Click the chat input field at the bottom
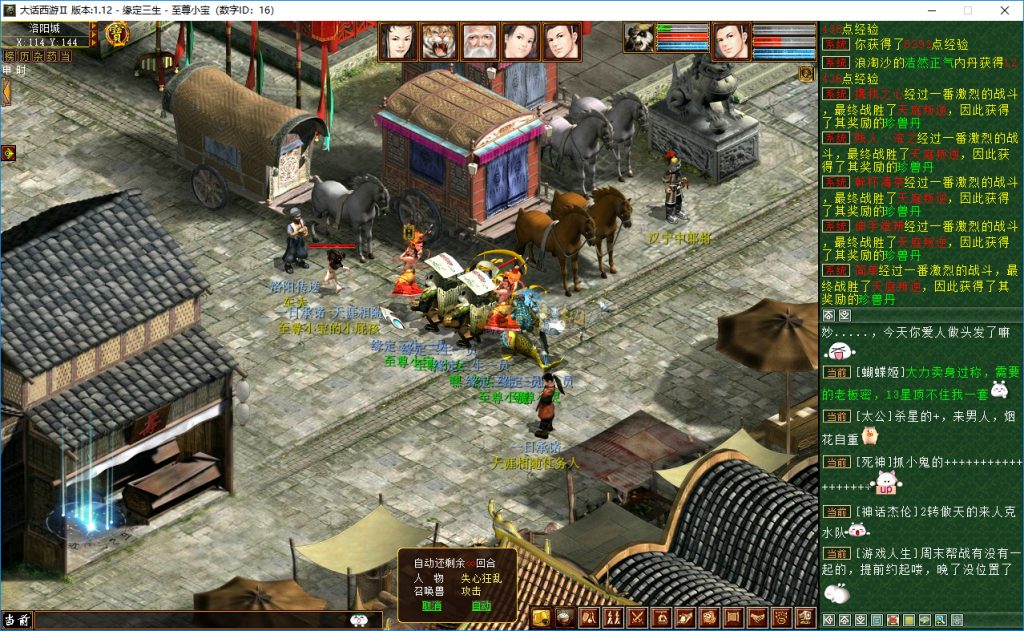 (190, 620)
